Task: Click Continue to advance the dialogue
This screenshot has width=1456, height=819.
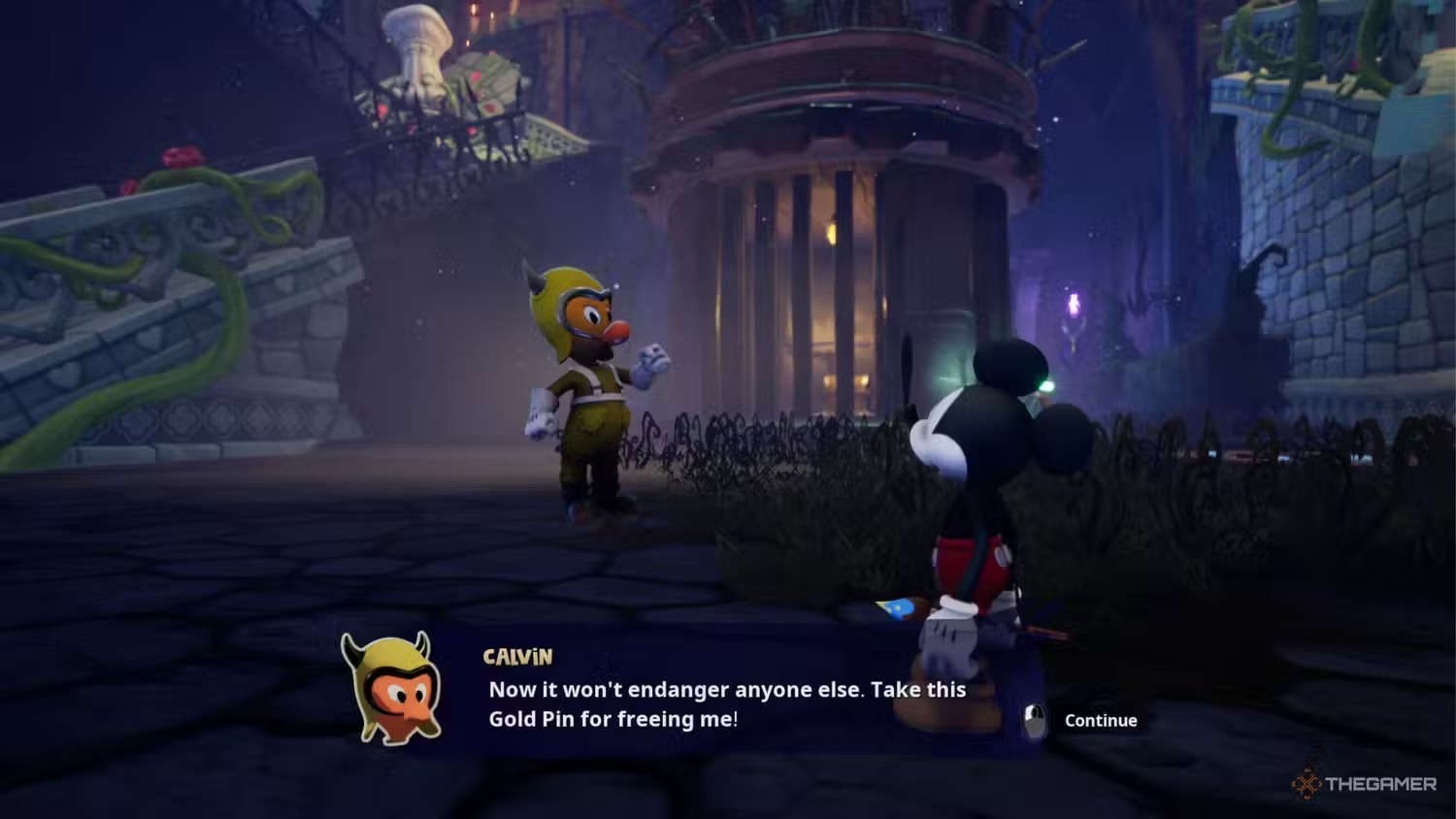Action: 1100,720
